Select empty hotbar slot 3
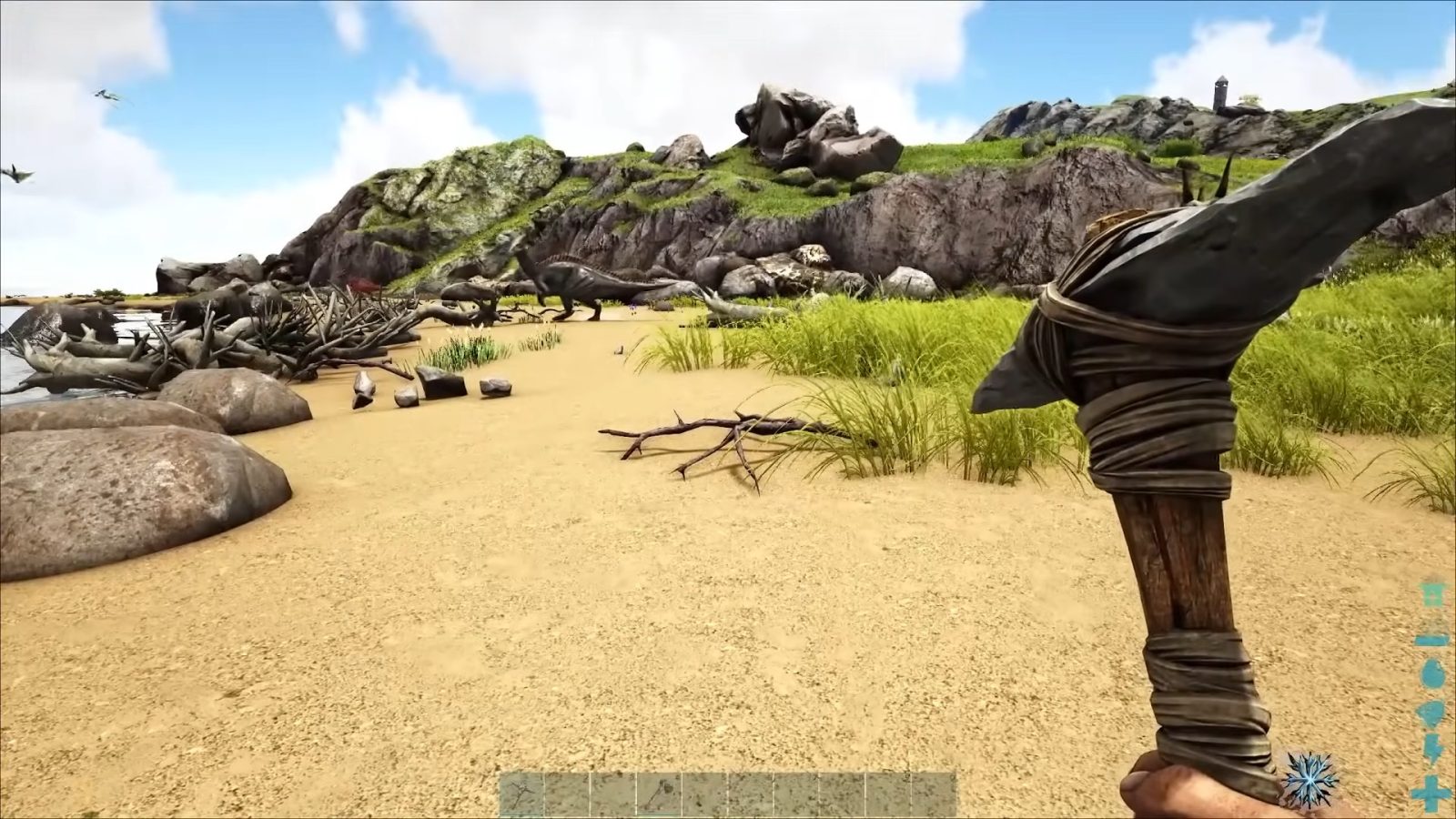Image resolution: width=1456 pixels, height=819 pixels. coord(612,790)
